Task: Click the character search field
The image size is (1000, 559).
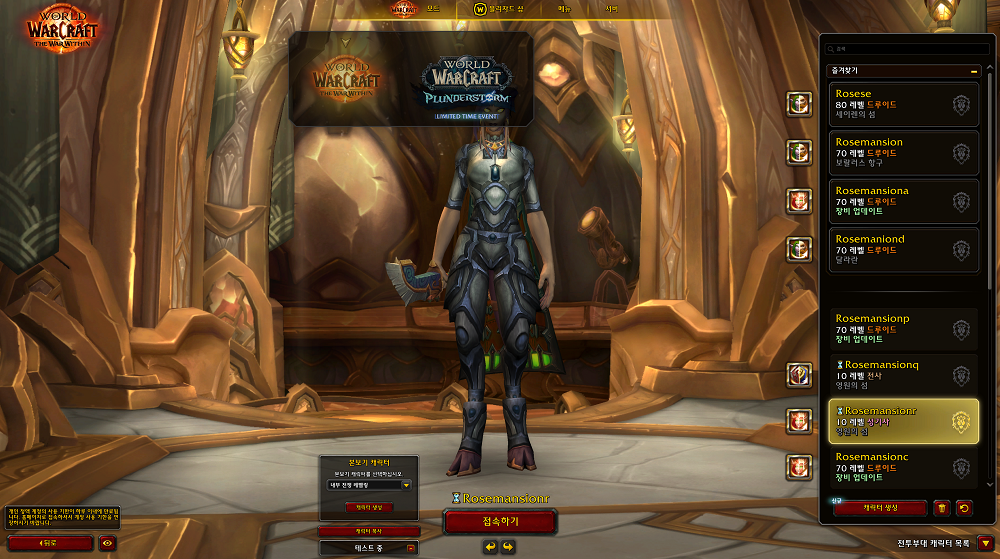Action: point(904,48)
